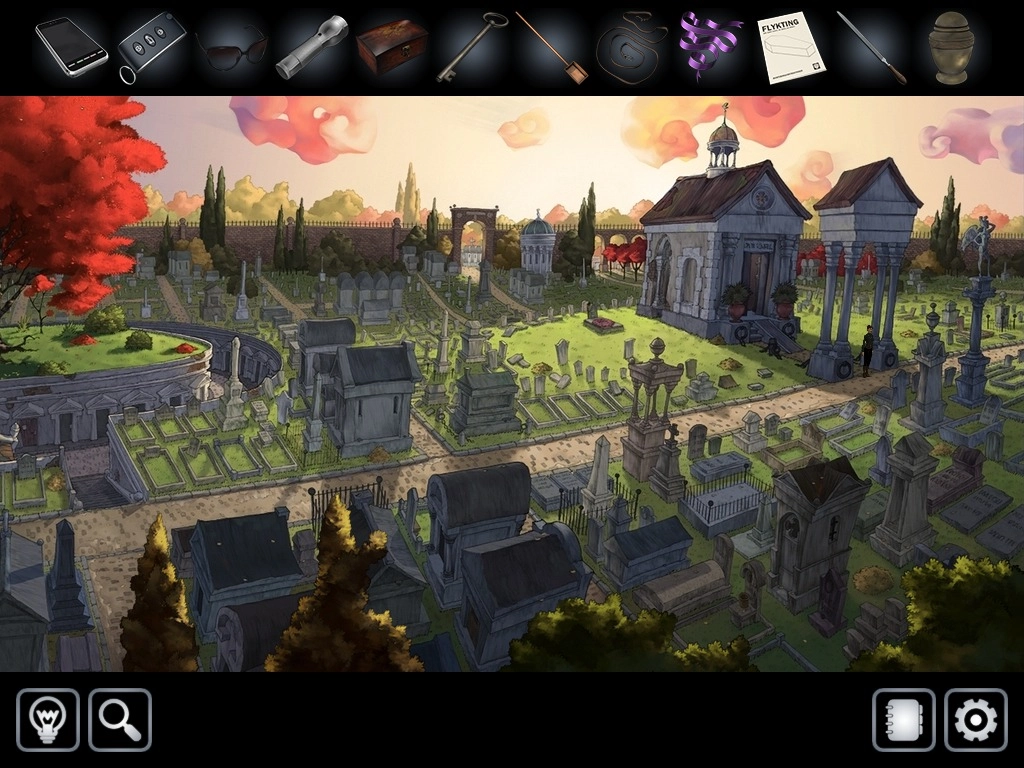
Task: Open the lightbulb hint button
Action: [x=48, y=720]
